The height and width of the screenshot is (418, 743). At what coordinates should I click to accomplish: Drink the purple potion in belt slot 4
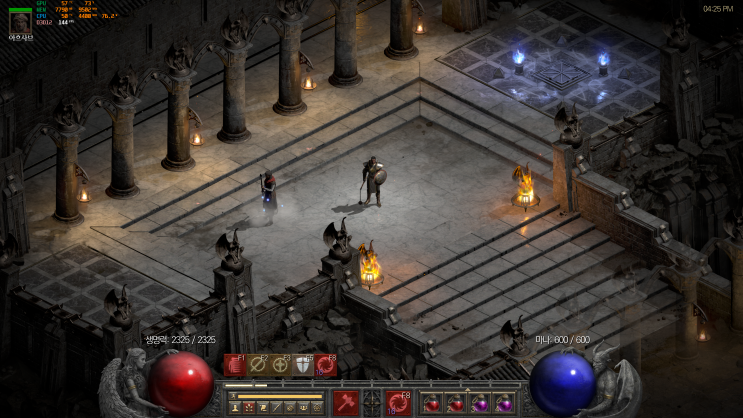pyautogui.click(x=504, y=403)
